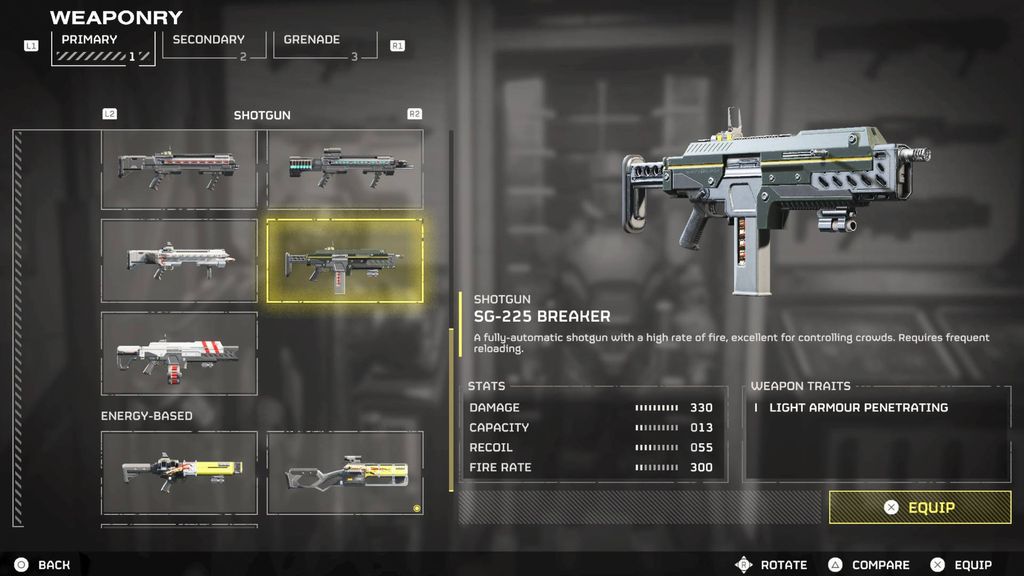Pick the grey skeleton-stock energy weapon
This screenshot has height=576, width=1024.
tap(345, 473)
